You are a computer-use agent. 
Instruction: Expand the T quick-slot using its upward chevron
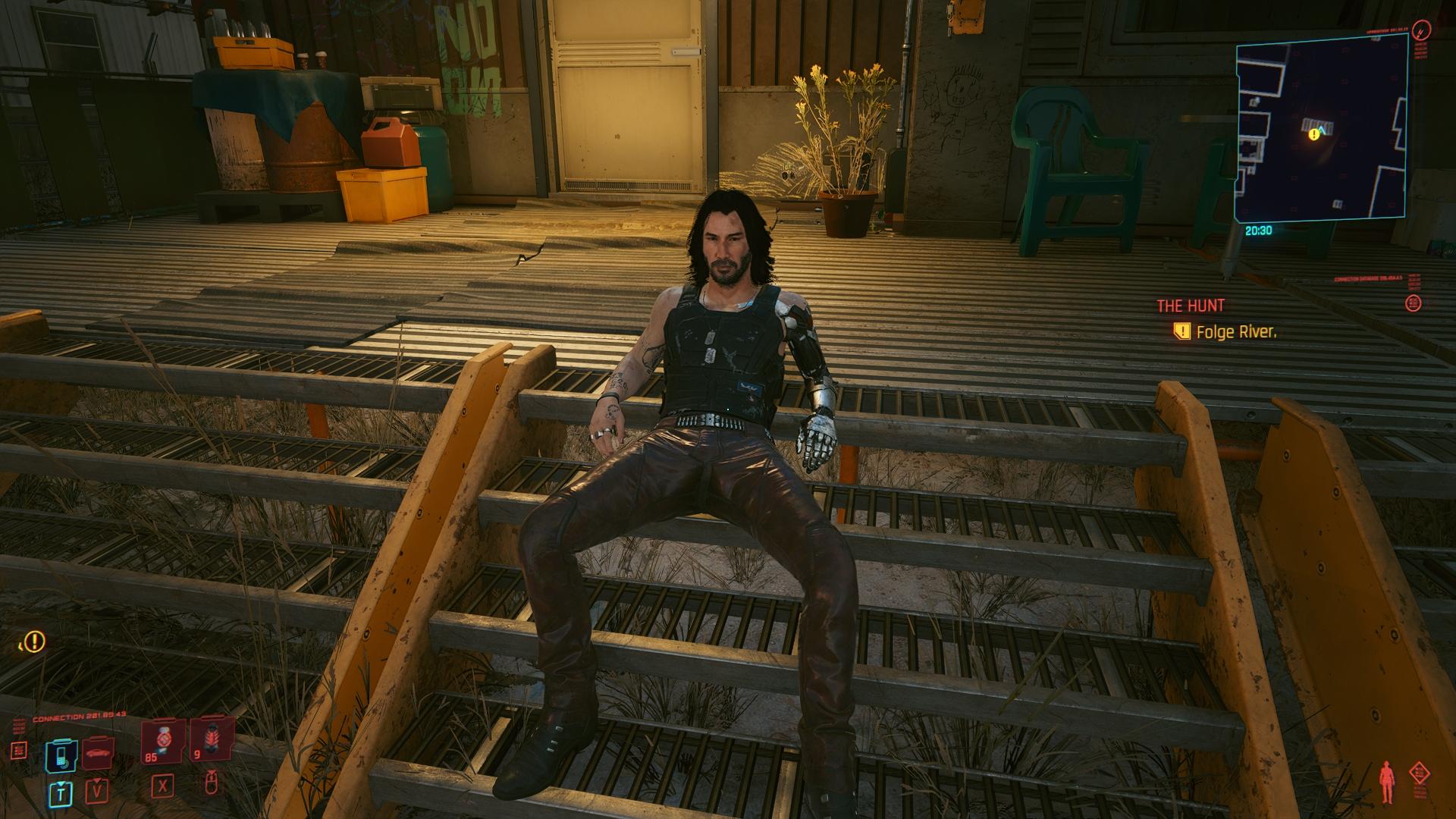[x=61, y=783]
